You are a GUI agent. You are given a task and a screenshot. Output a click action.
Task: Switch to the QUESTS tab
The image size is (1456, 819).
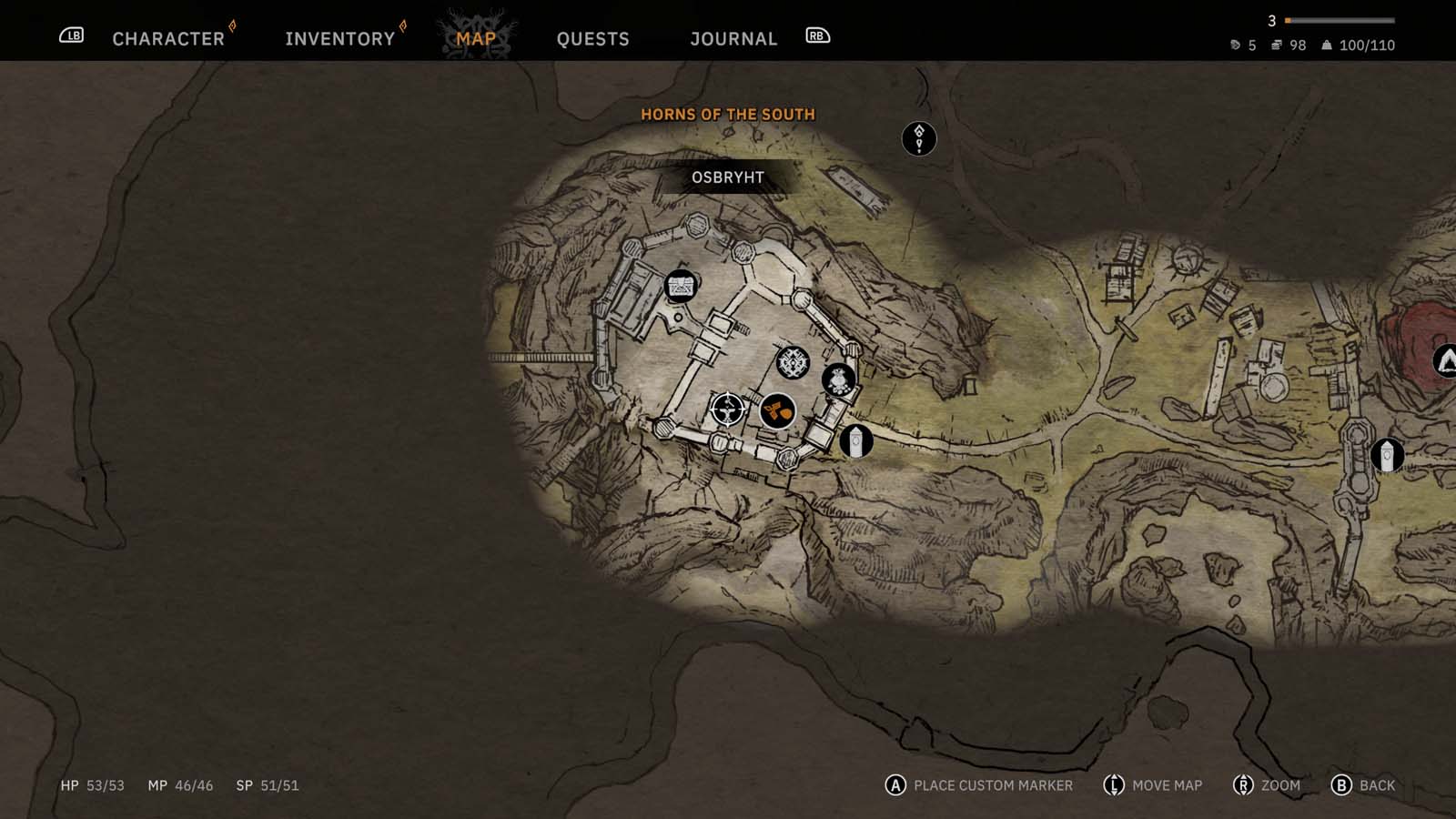coord(592,38)
